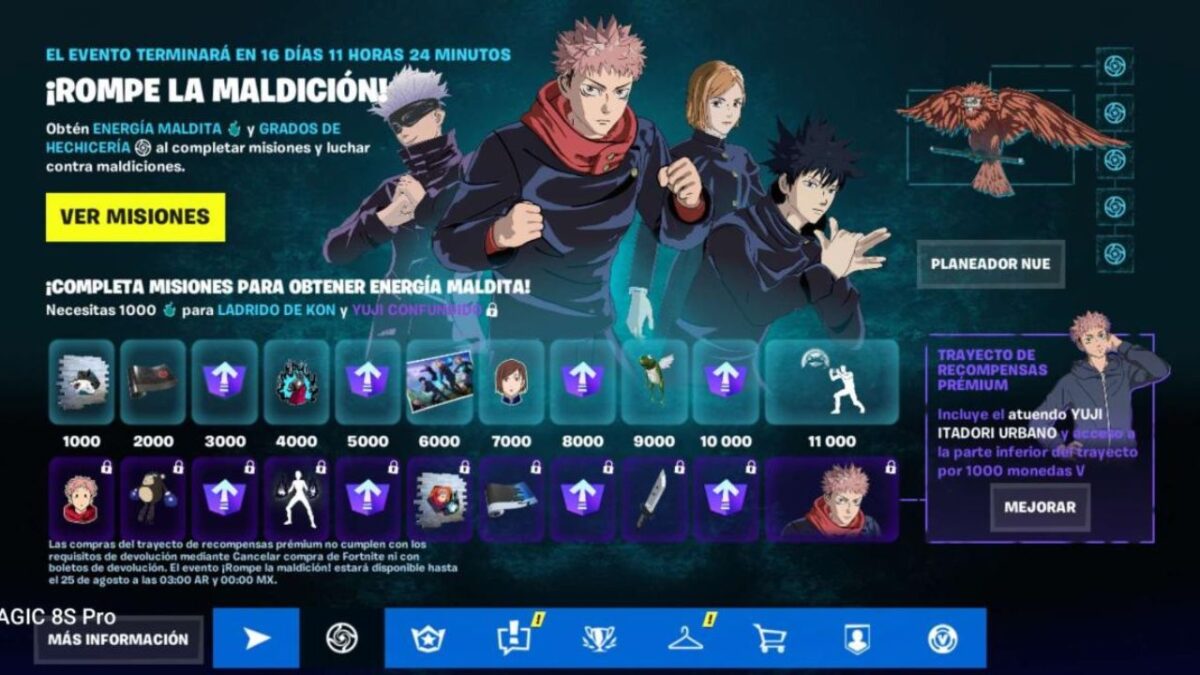Open the V-Bucks tab
The width and height of the screenshot is (1200, 675).
tap(941, 638)
